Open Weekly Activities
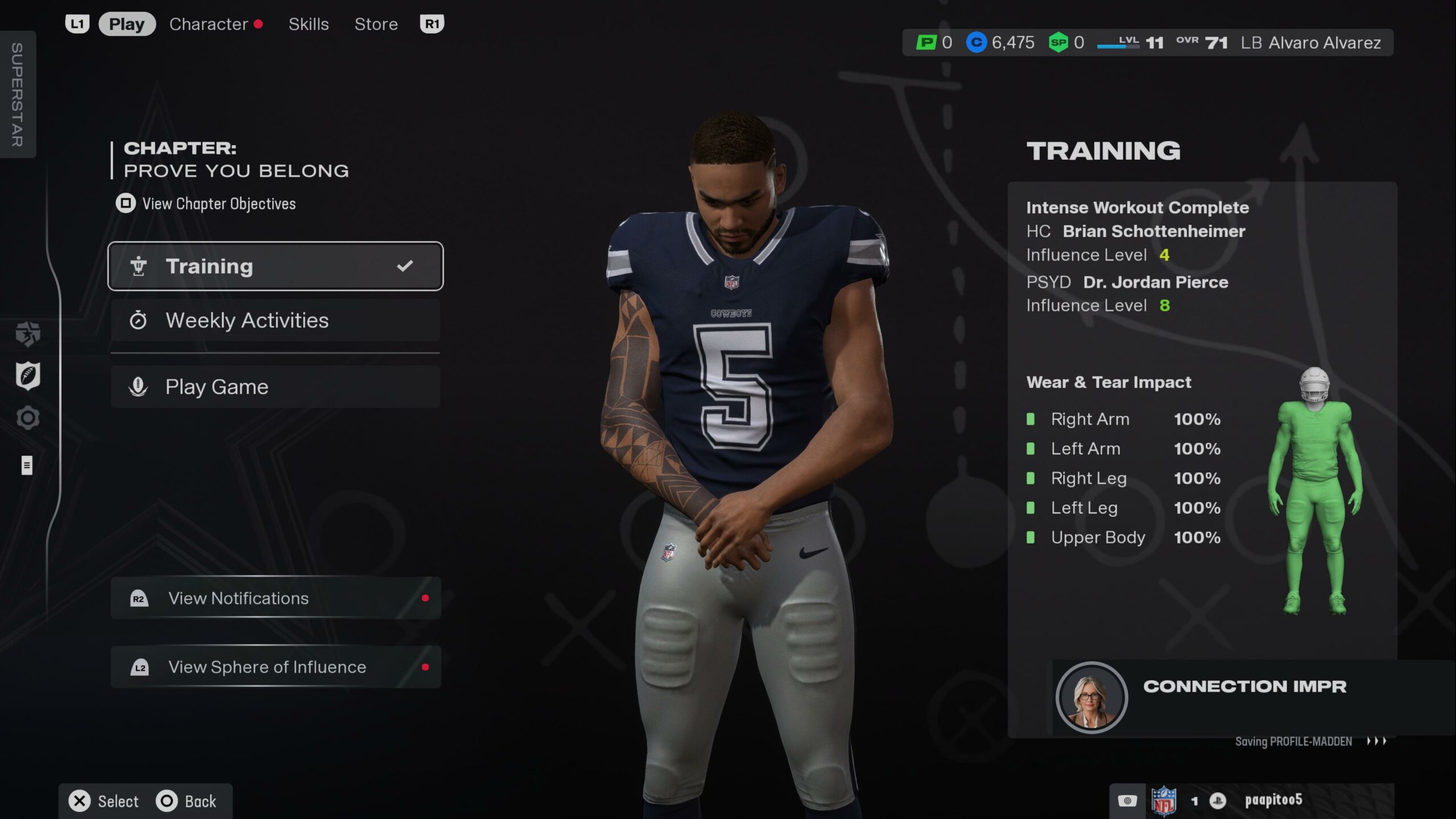The width and height of the screenshot is (1456, 819). click(275, 321)
